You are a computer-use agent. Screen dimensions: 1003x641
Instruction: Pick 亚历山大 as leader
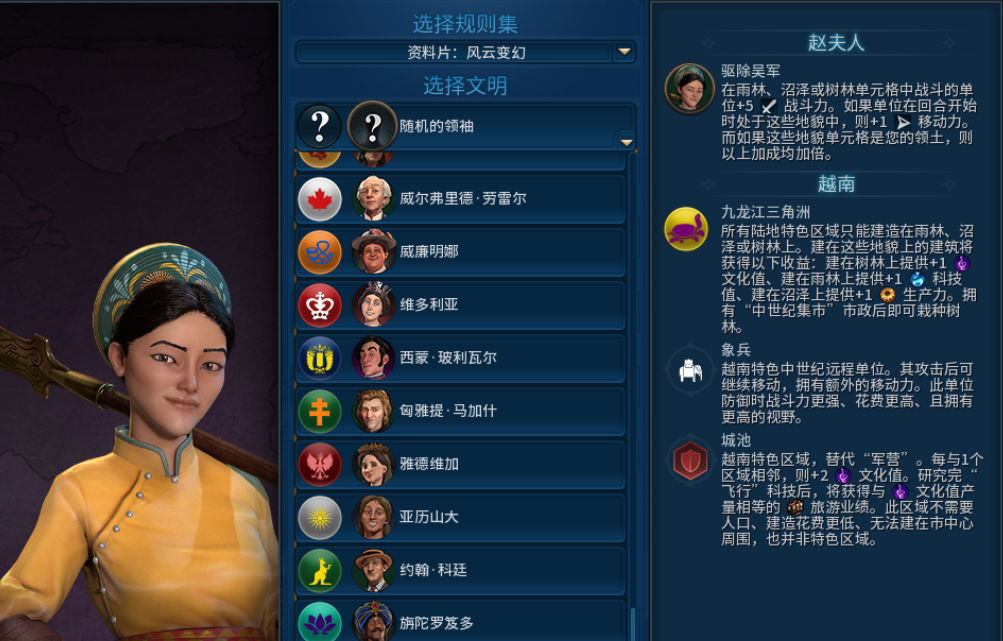461,517
